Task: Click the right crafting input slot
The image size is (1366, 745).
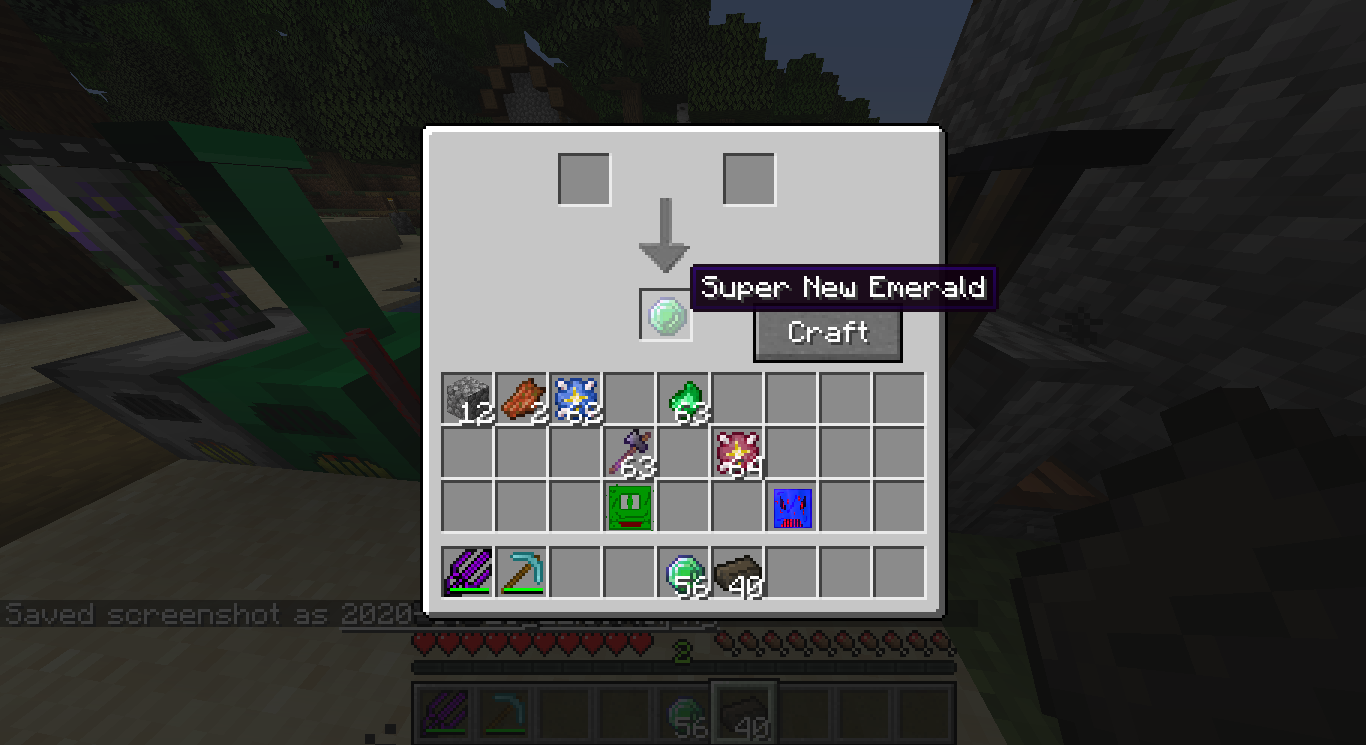Action: pos(748,176)
